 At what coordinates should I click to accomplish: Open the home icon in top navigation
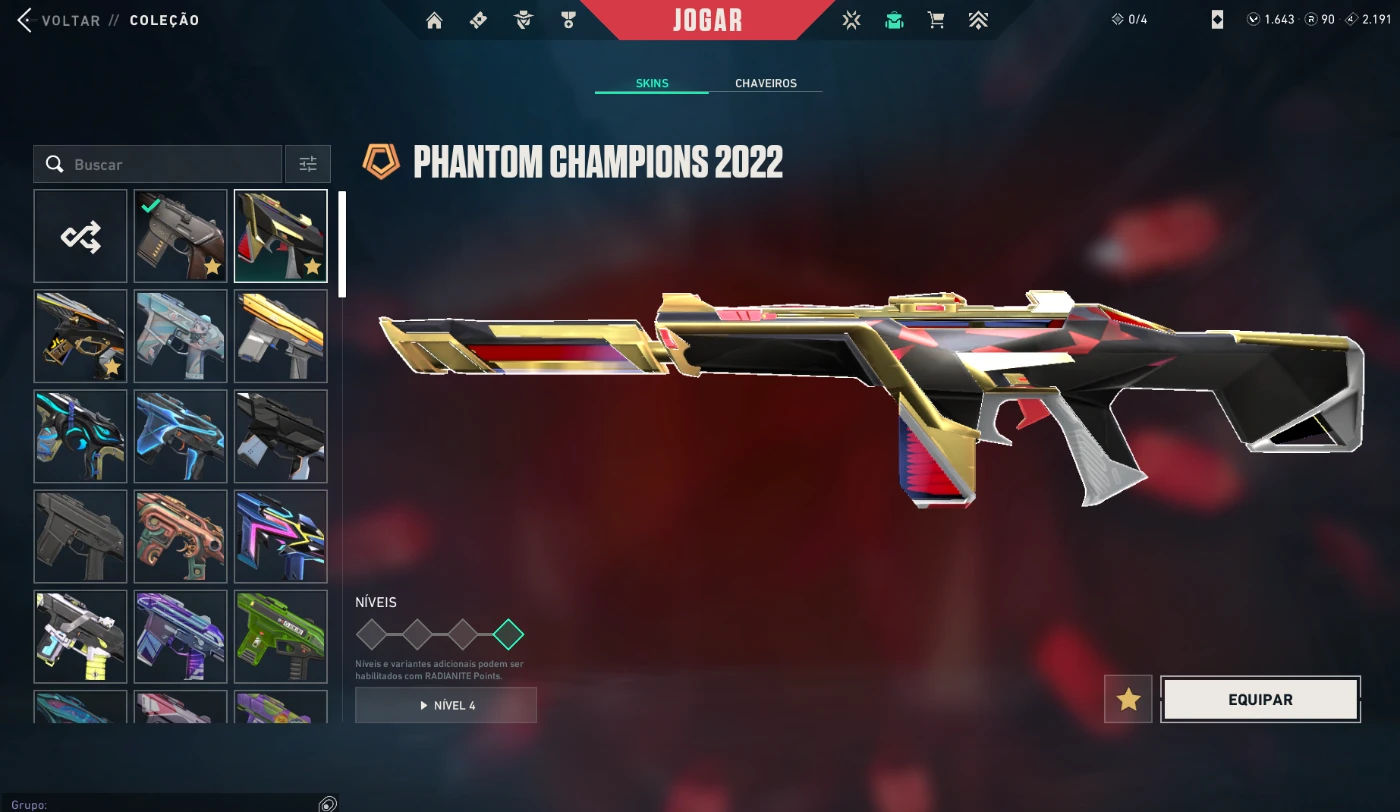click(434, 20)
